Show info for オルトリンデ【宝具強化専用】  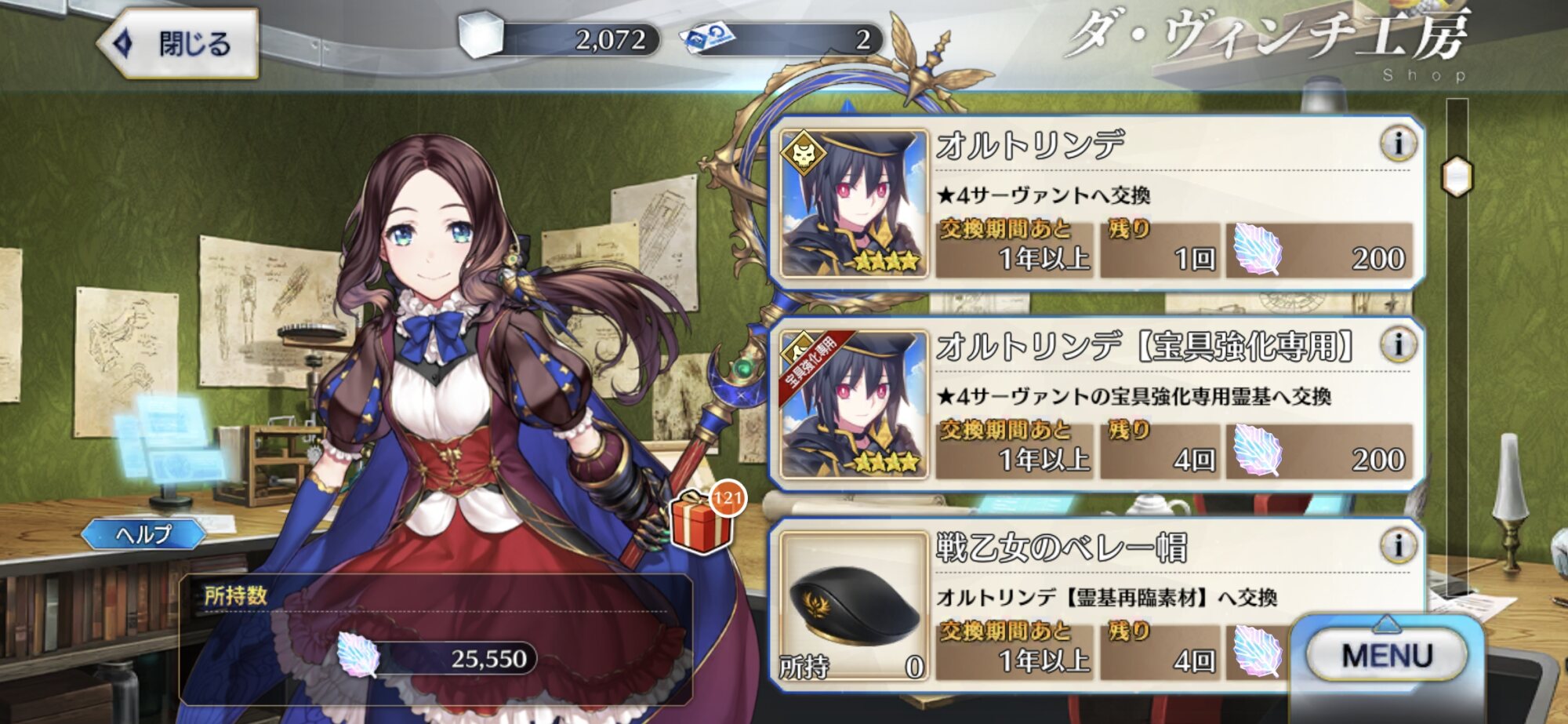pos(1398,345)
